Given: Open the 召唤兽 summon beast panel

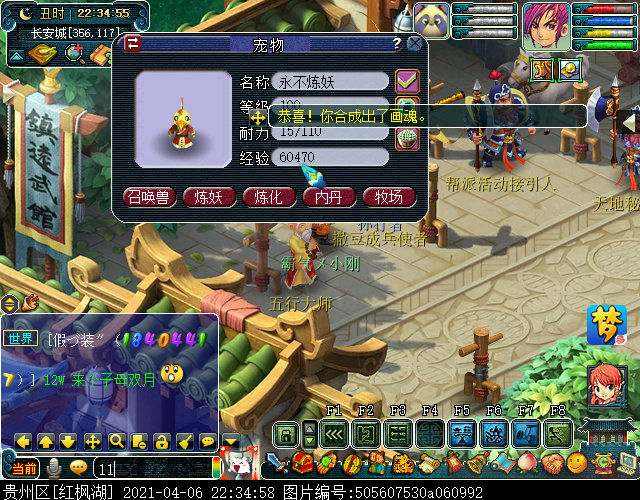Looking at the screenshot, I should coord(148,196).
